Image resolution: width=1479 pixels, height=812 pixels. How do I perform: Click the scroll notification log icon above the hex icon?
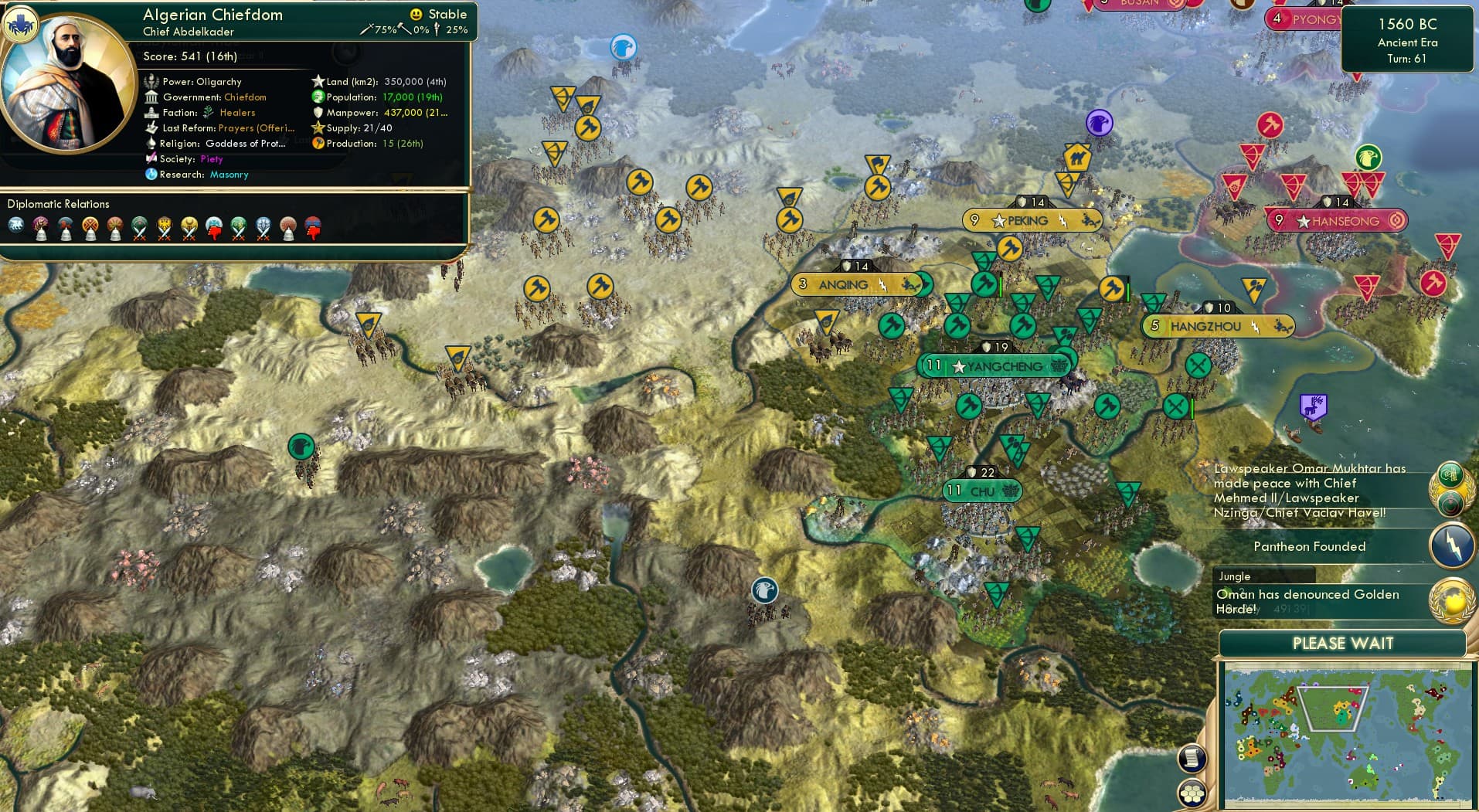pyautogui.click(x=1191, y=760)
